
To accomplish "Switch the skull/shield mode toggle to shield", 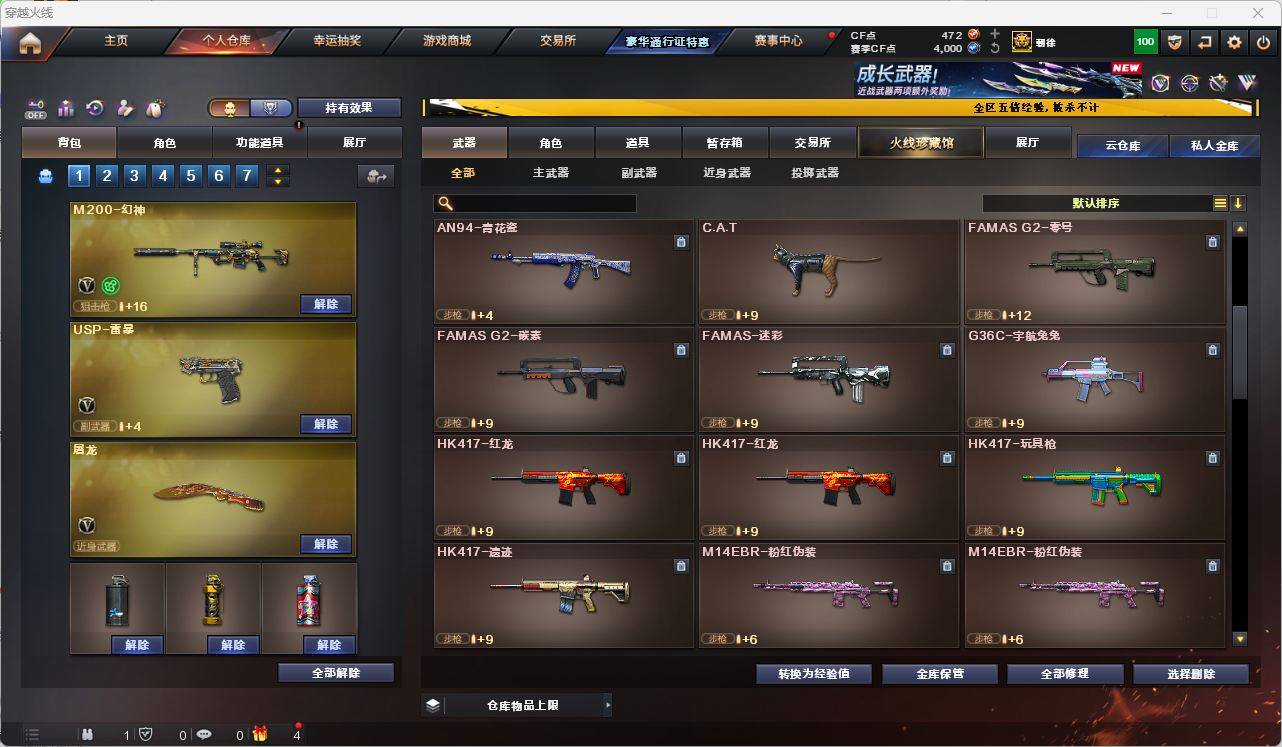I will tap(270, 106).
